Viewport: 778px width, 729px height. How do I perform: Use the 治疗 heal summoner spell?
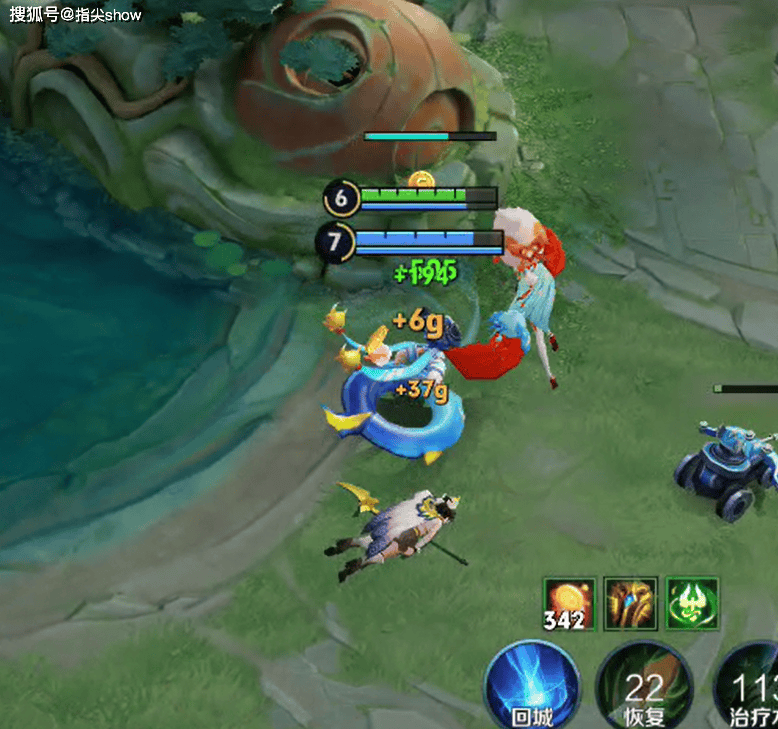pyautogui.click(x=750, y=688)
